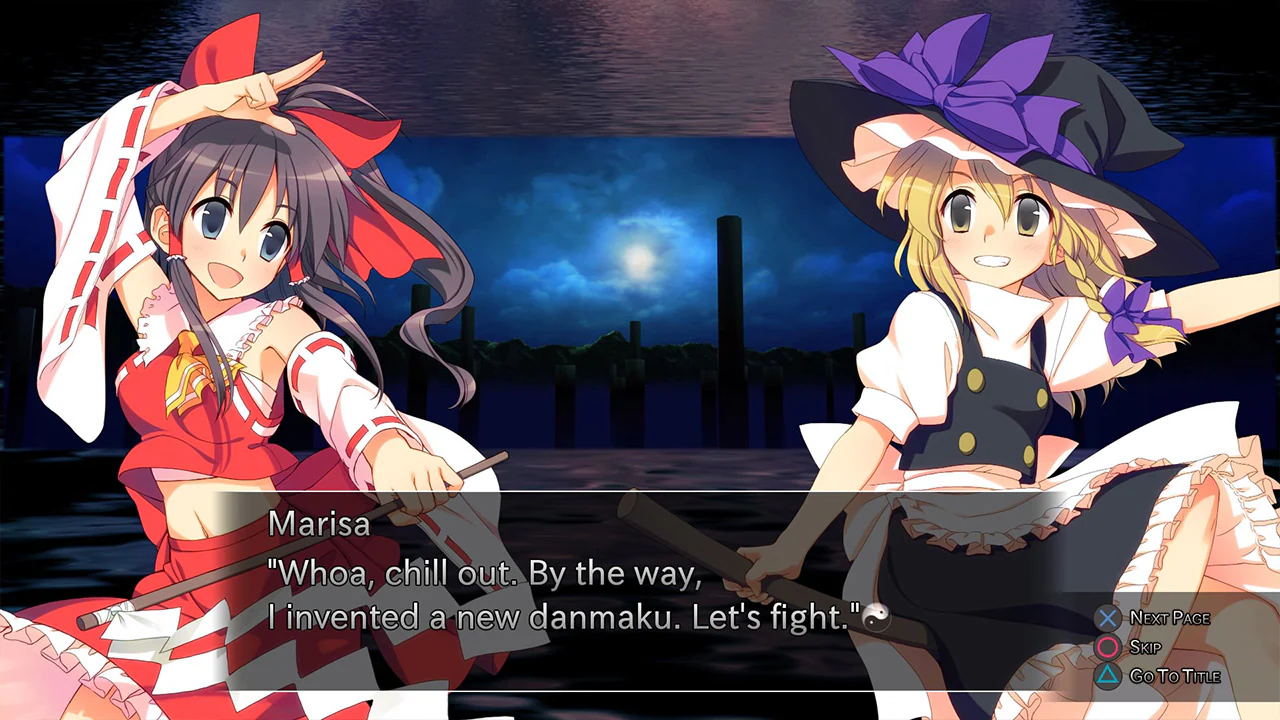Click the pink Circle button icon
This screenshot has width=1280, height=720.
[x=1108, y=647]
